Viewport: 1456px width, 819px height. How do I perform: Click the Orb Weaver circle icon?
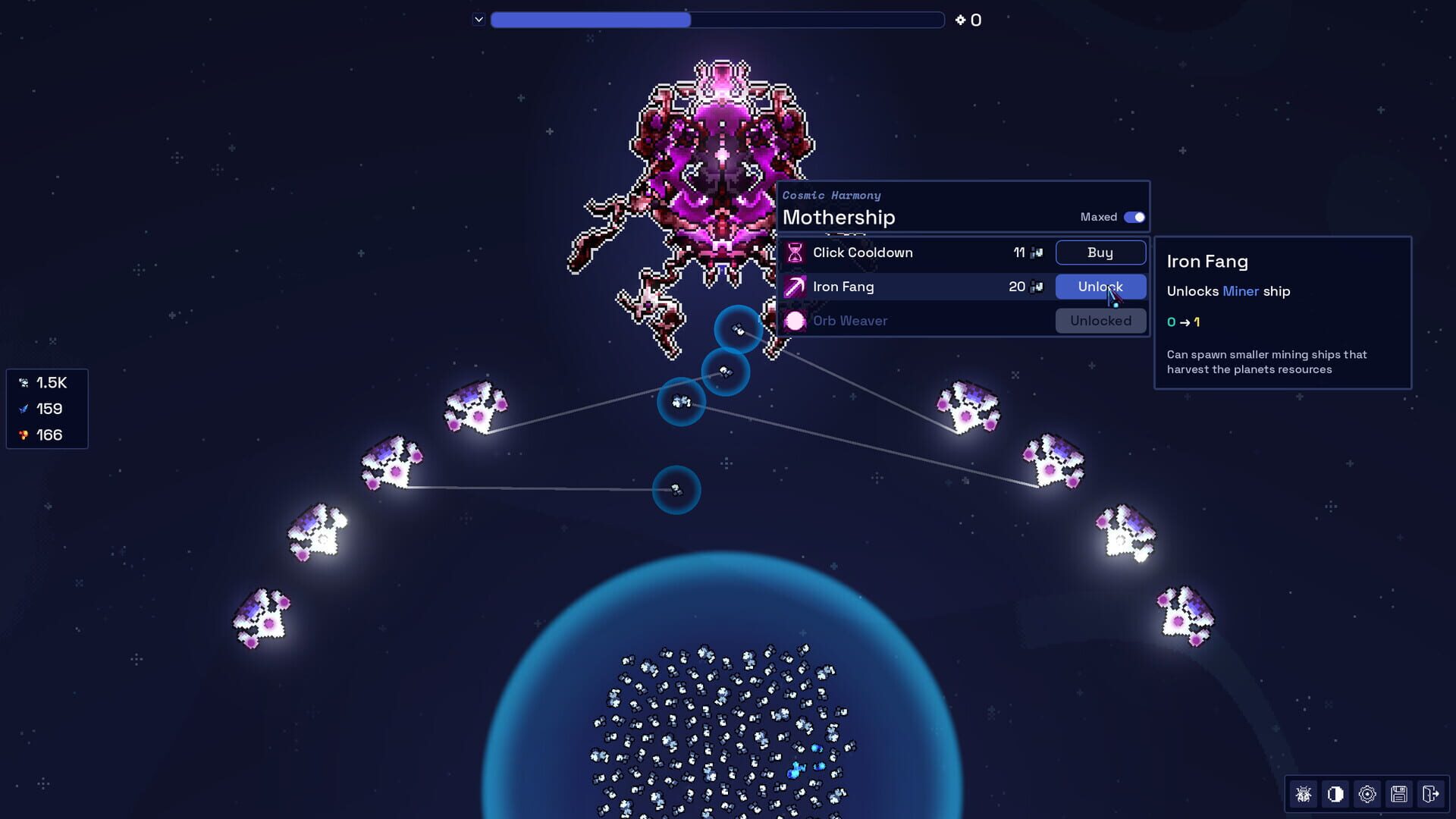(795, 320)
